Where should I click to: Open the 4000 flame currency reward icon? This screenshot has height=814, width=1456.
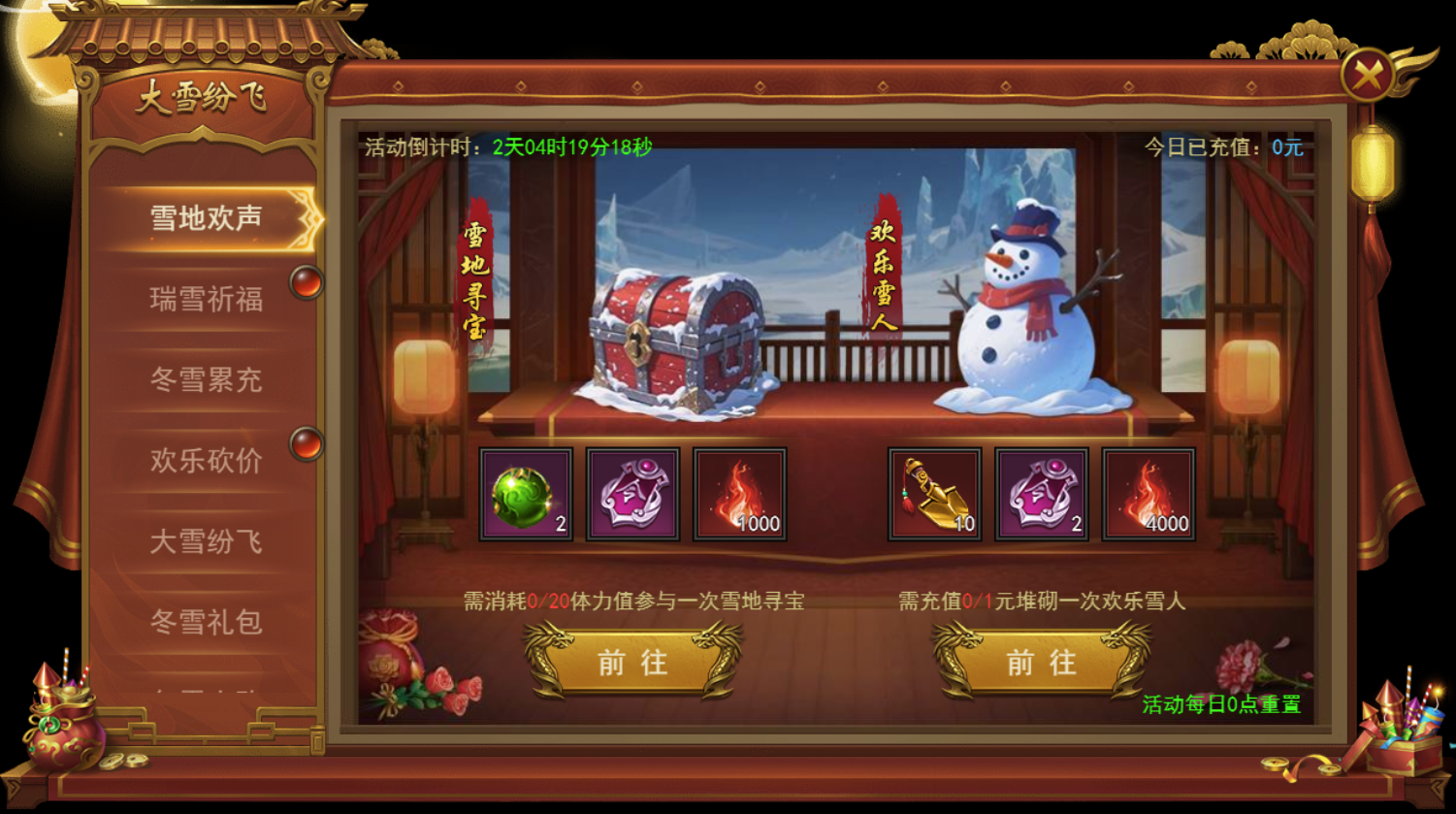pos(1148,495)
